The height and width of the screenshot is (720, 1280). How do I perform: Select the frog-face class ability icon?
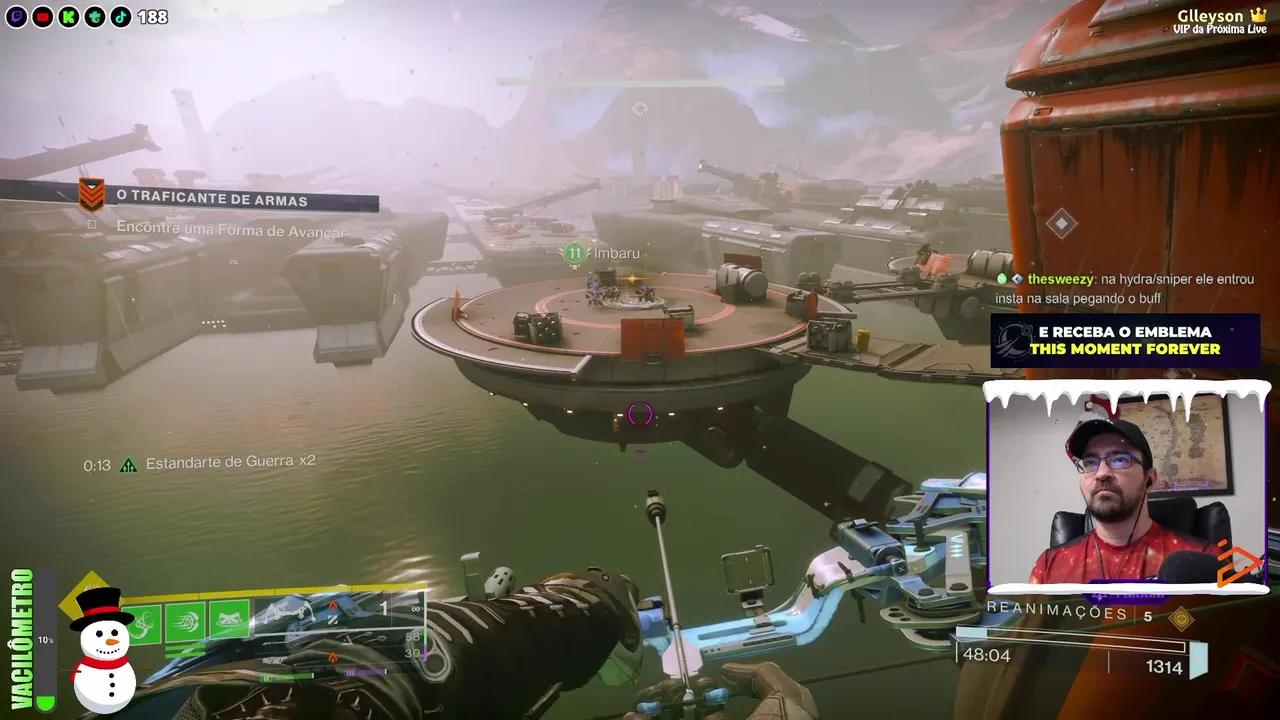[x=229, y=621]
